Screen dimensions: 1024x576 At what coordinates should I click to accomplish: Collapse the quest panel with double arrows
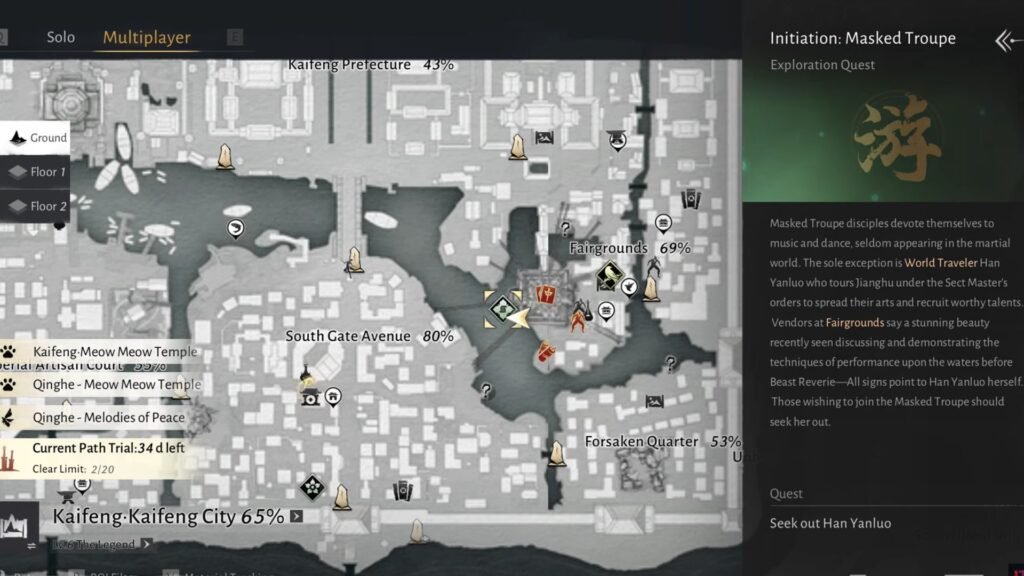tap(1005, 40)
